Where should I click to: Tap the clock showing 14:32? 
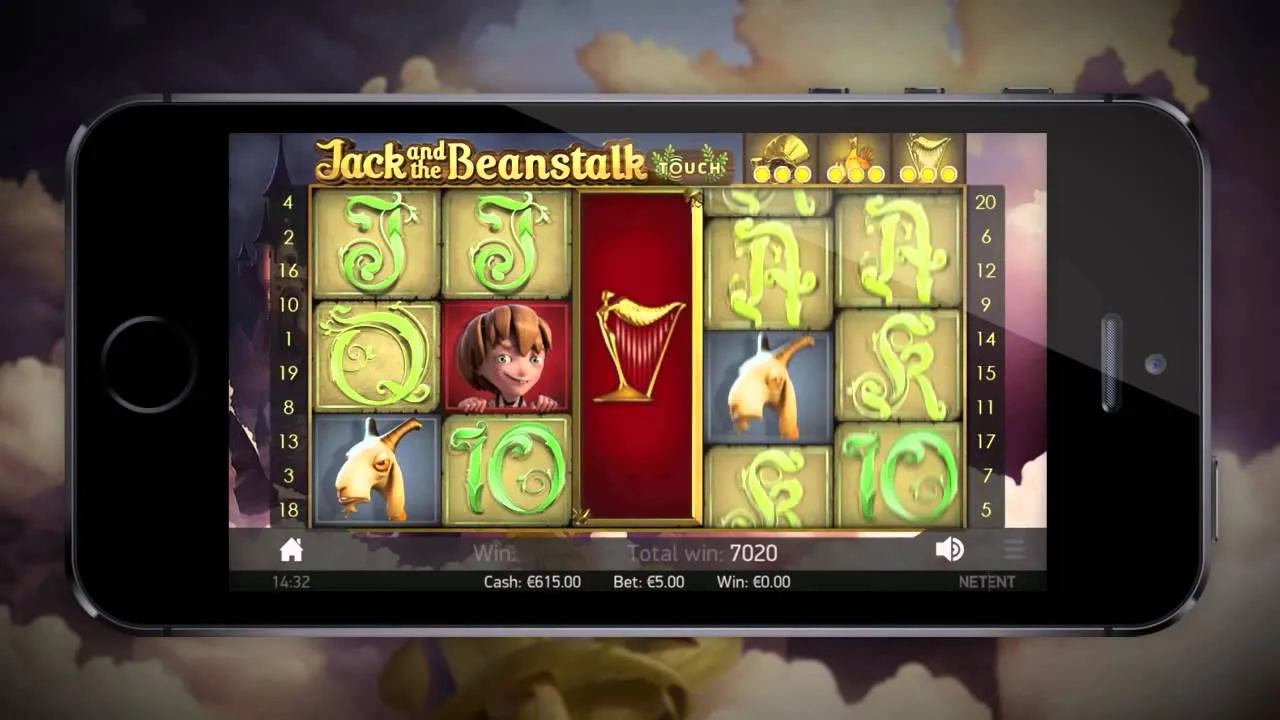point(291,581)
